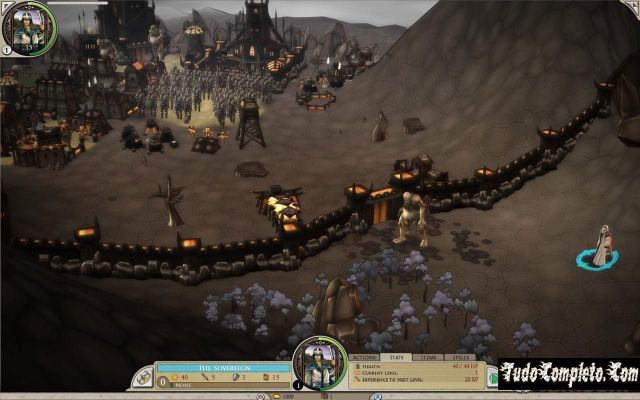Switch to the Stats tab
The height and width of the screenshot is (400, 640).
(x=396, y=356)
